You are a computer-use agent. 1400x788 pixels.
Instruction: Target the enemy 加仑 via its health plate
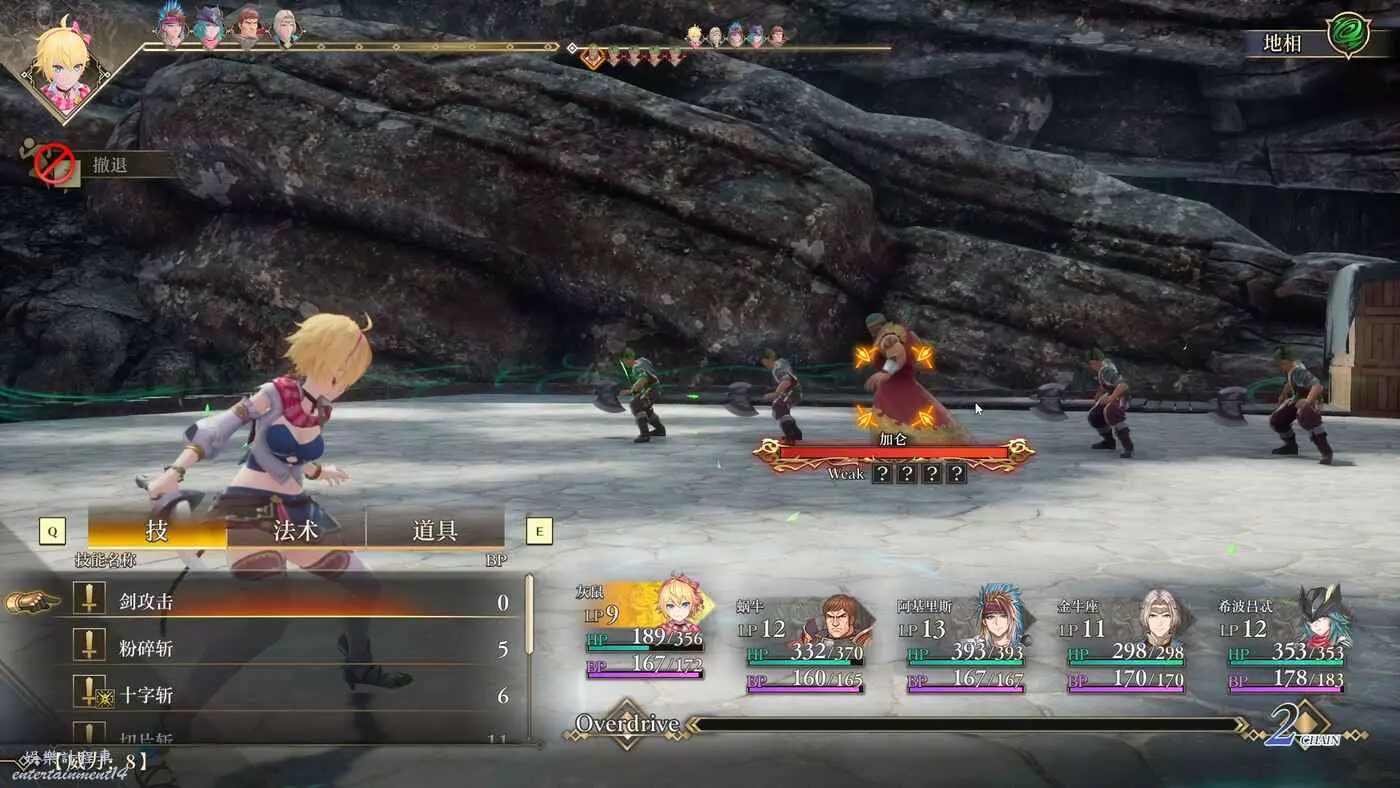(x=893, y=452)
